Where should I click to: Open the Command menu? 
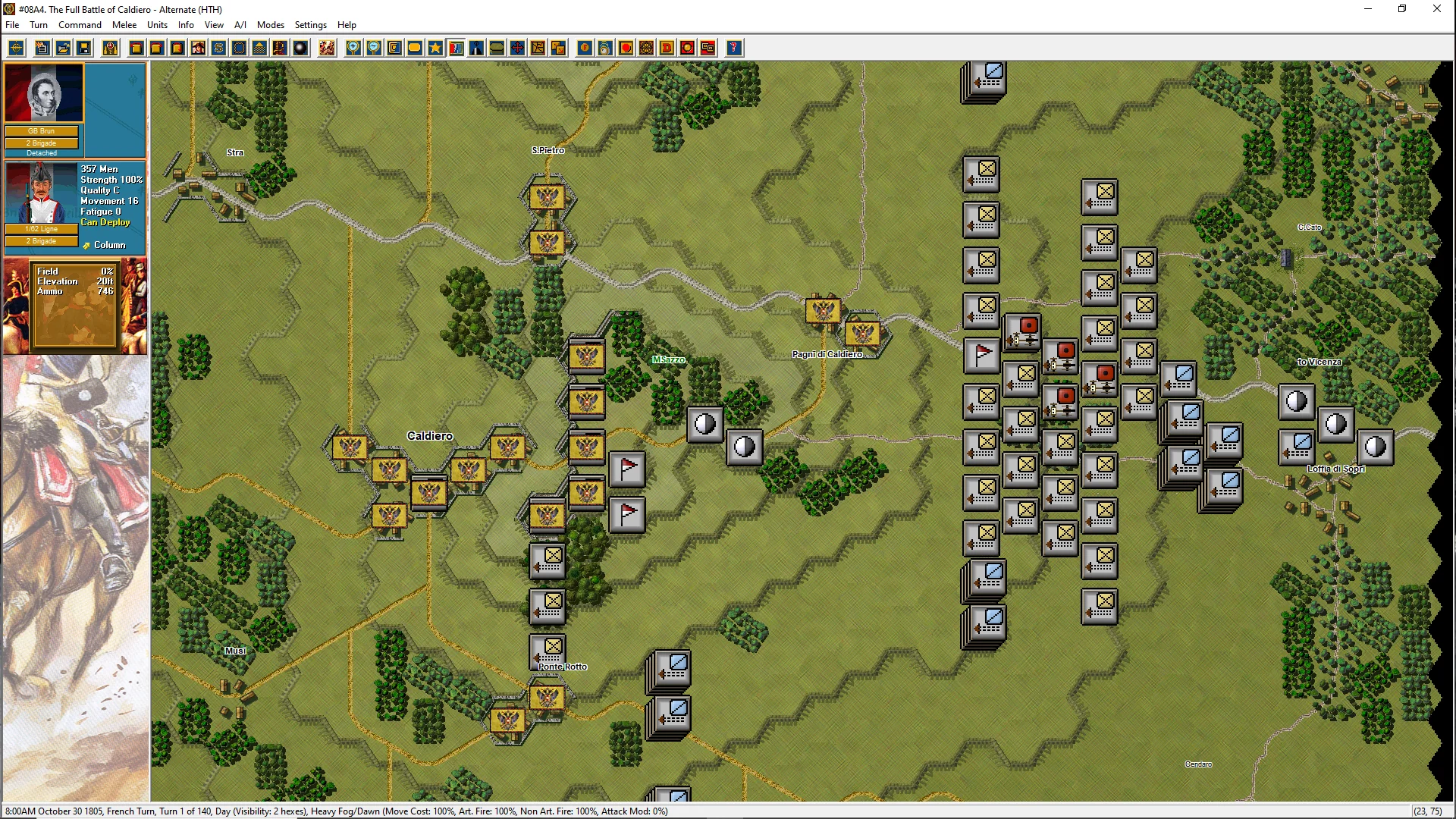(80, 25)
